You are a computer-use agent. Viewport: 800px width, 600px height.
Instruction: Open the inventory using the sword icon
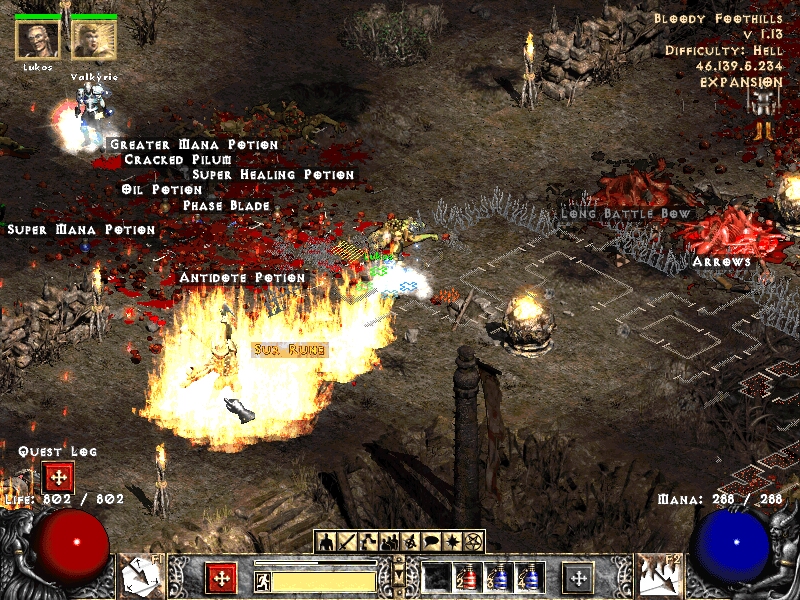[347, 542]
